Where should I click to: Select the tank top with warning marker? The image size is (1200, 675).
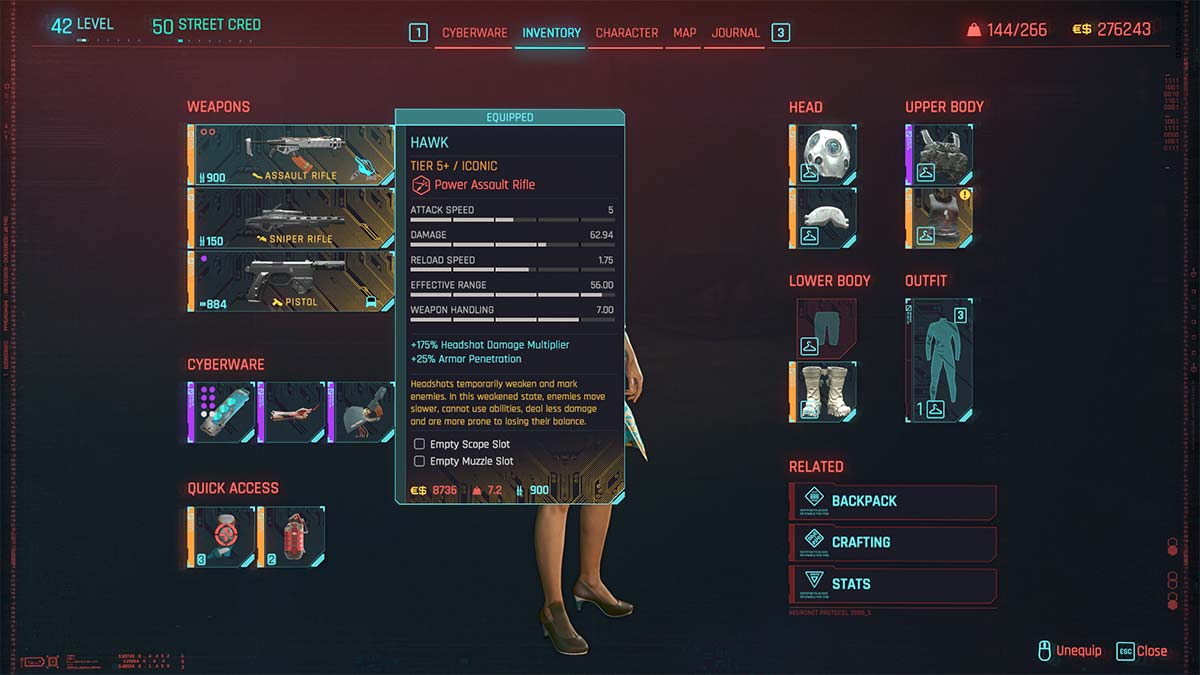point(939,217)
